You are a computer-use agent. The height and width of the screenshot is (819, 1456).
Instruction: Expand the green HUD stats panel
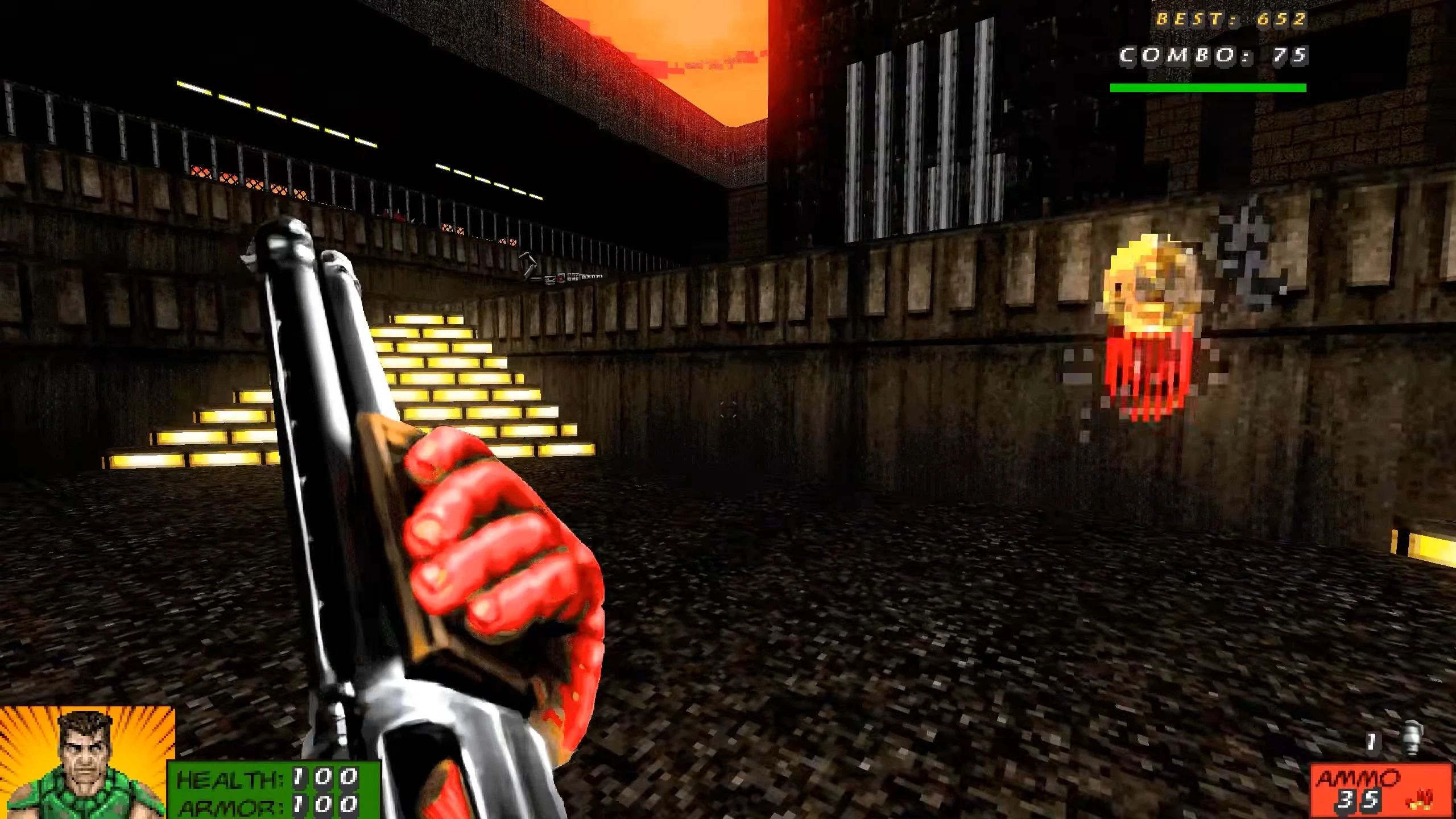coord(267,791)
